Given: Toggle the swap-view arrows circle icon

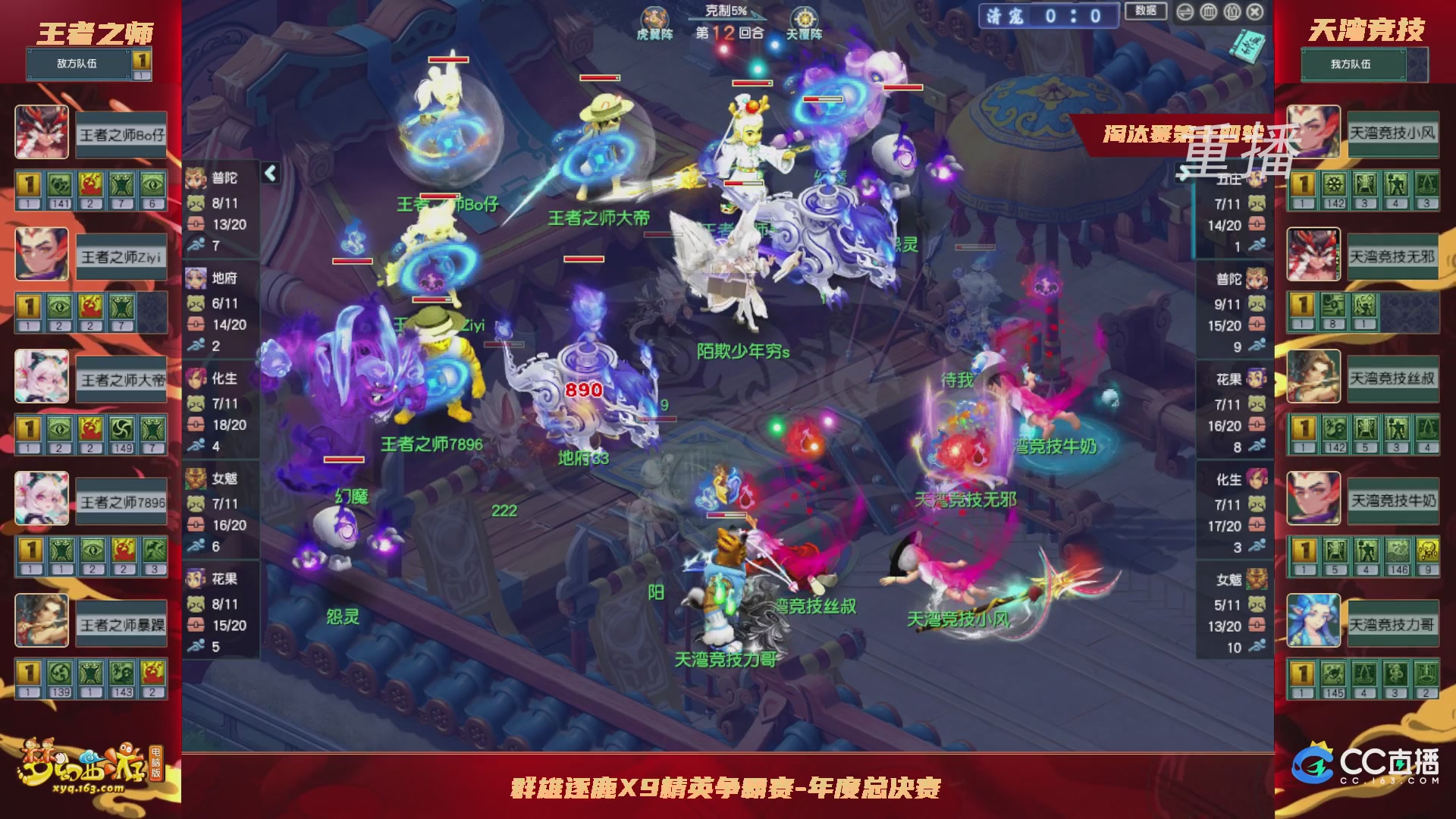Looking at the screenshot, I should click(1185, 12).
